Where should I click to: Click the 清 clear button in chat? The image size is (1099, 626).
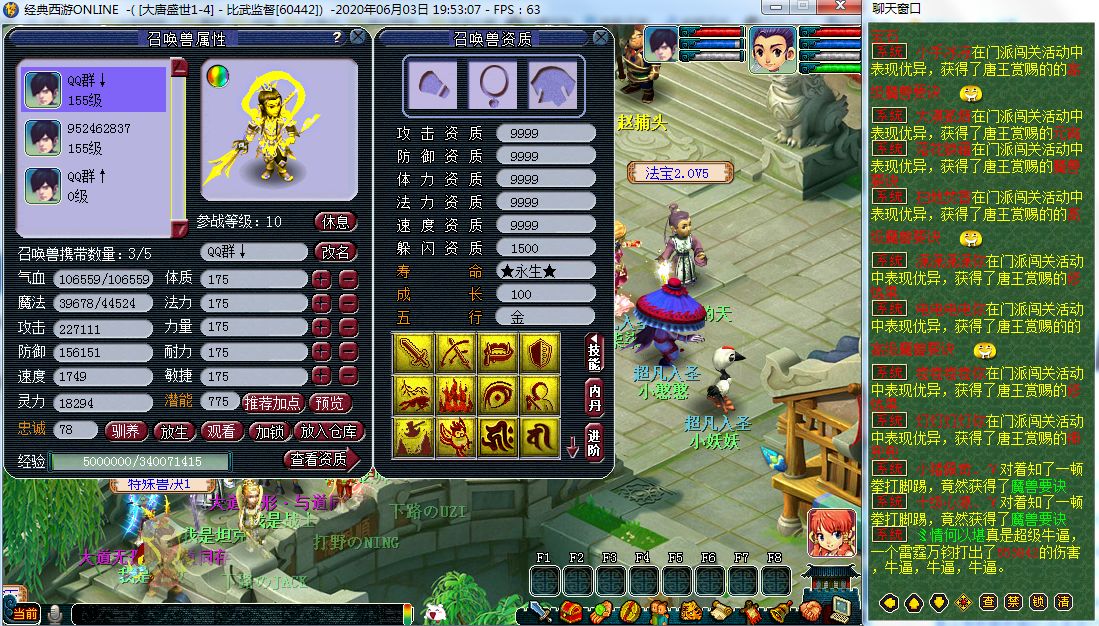[1064, 602]
